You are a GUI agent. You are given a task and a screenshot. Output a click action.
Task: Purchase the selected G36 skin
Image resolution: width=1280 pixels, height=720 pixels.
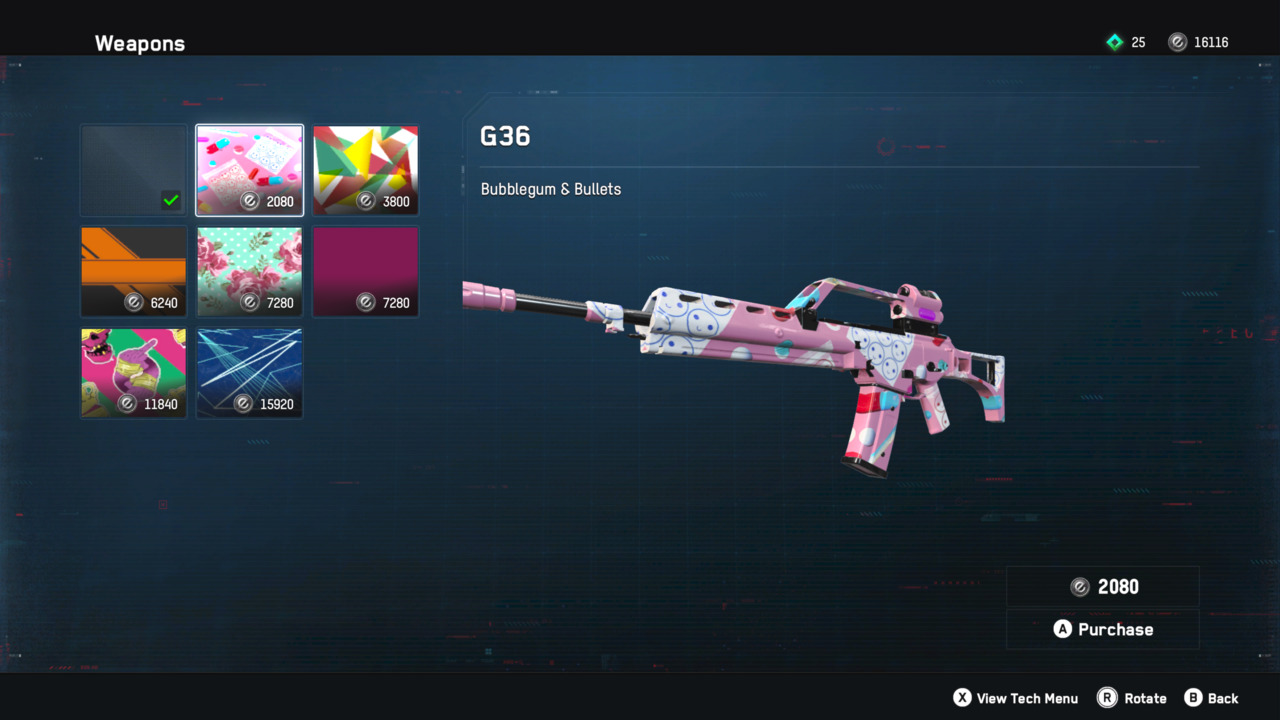(x=1103, y=629)
